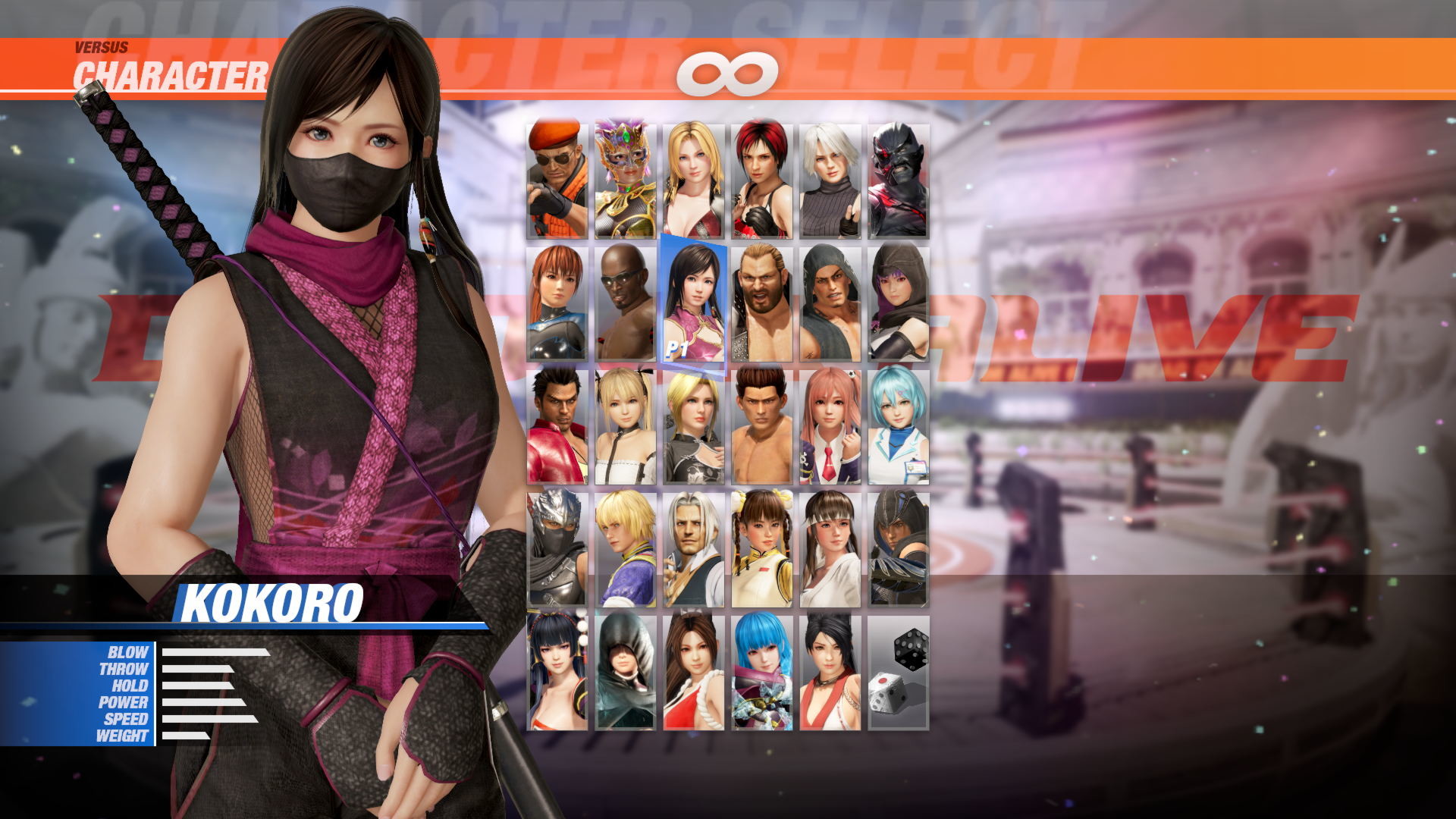Choose Bayman wearing the red beret
This screenshot has width=1456, height=819.
557,174
